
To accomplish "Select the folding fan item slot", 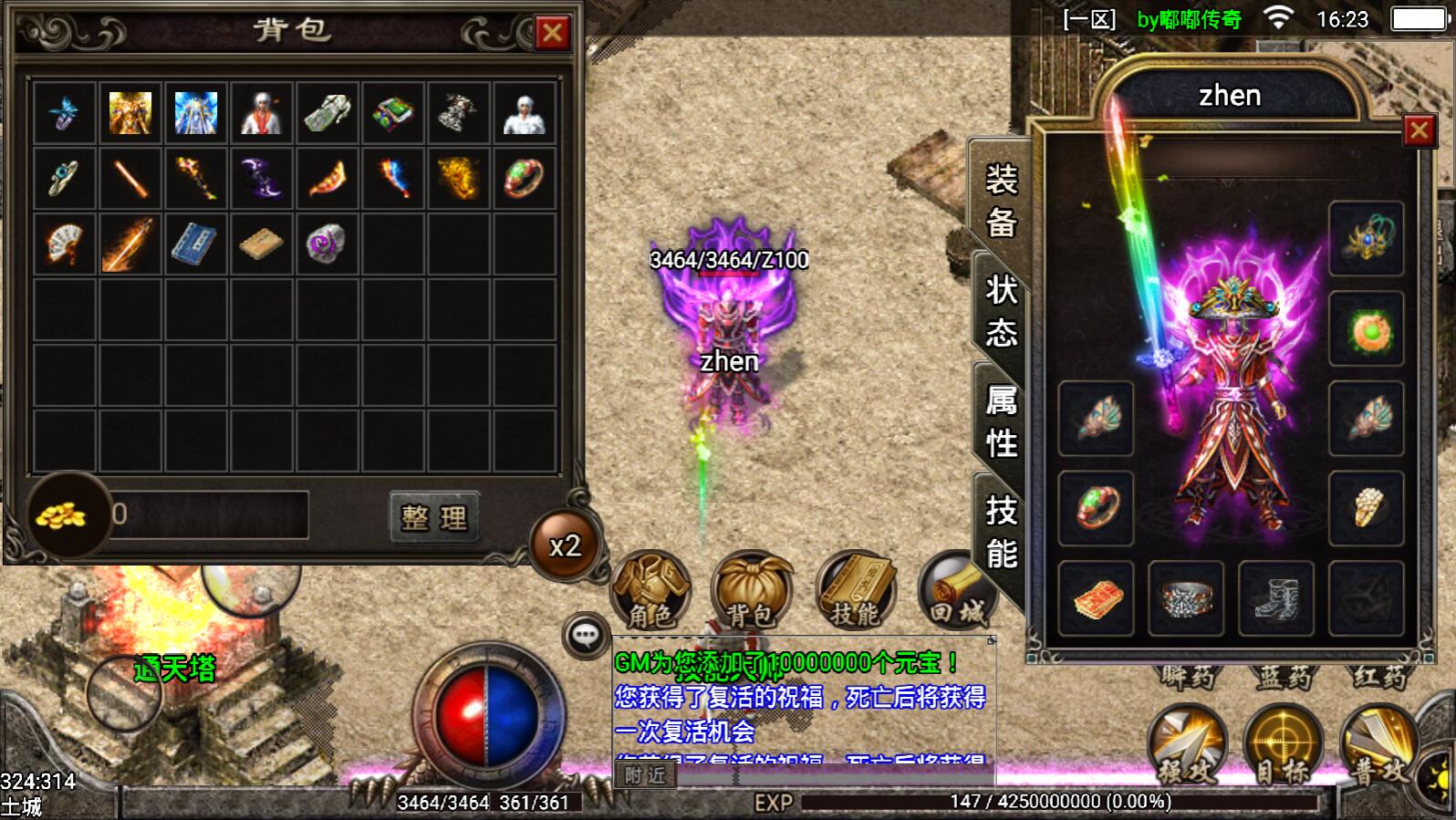I will [x=64, y=244].
